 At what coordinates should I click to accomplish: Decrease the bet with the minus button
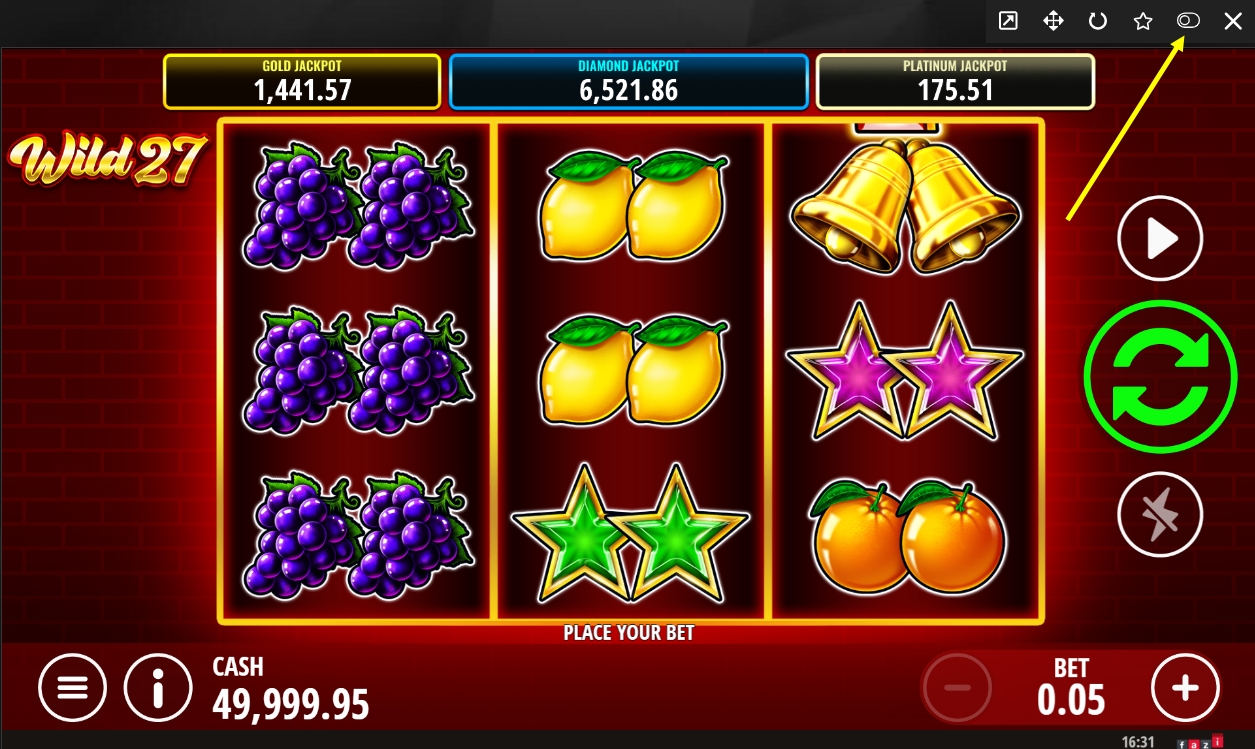[957, 687]
